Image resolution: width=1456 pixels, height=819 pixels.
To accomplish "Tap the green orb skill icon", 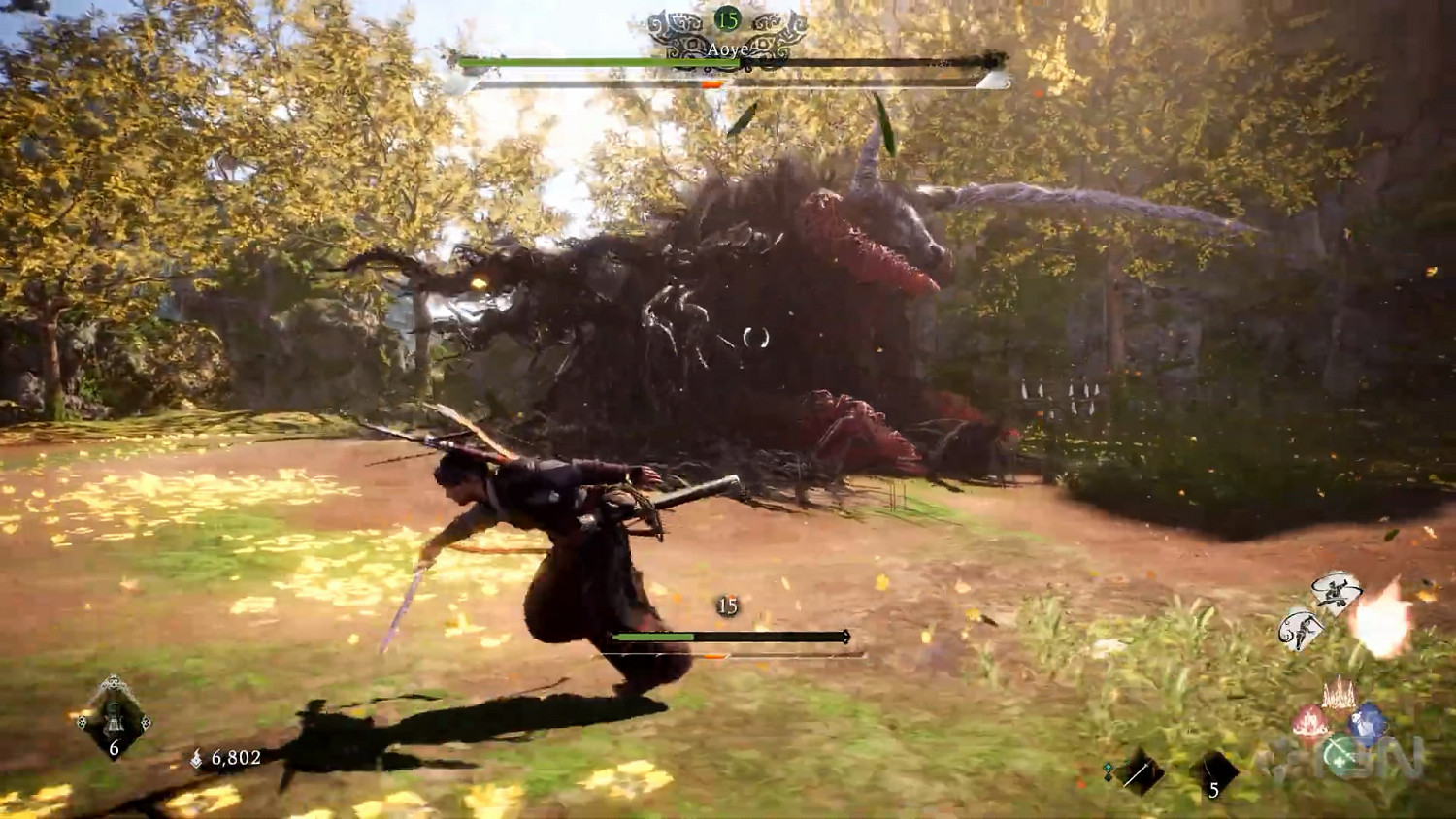I will click(1340, 754).
